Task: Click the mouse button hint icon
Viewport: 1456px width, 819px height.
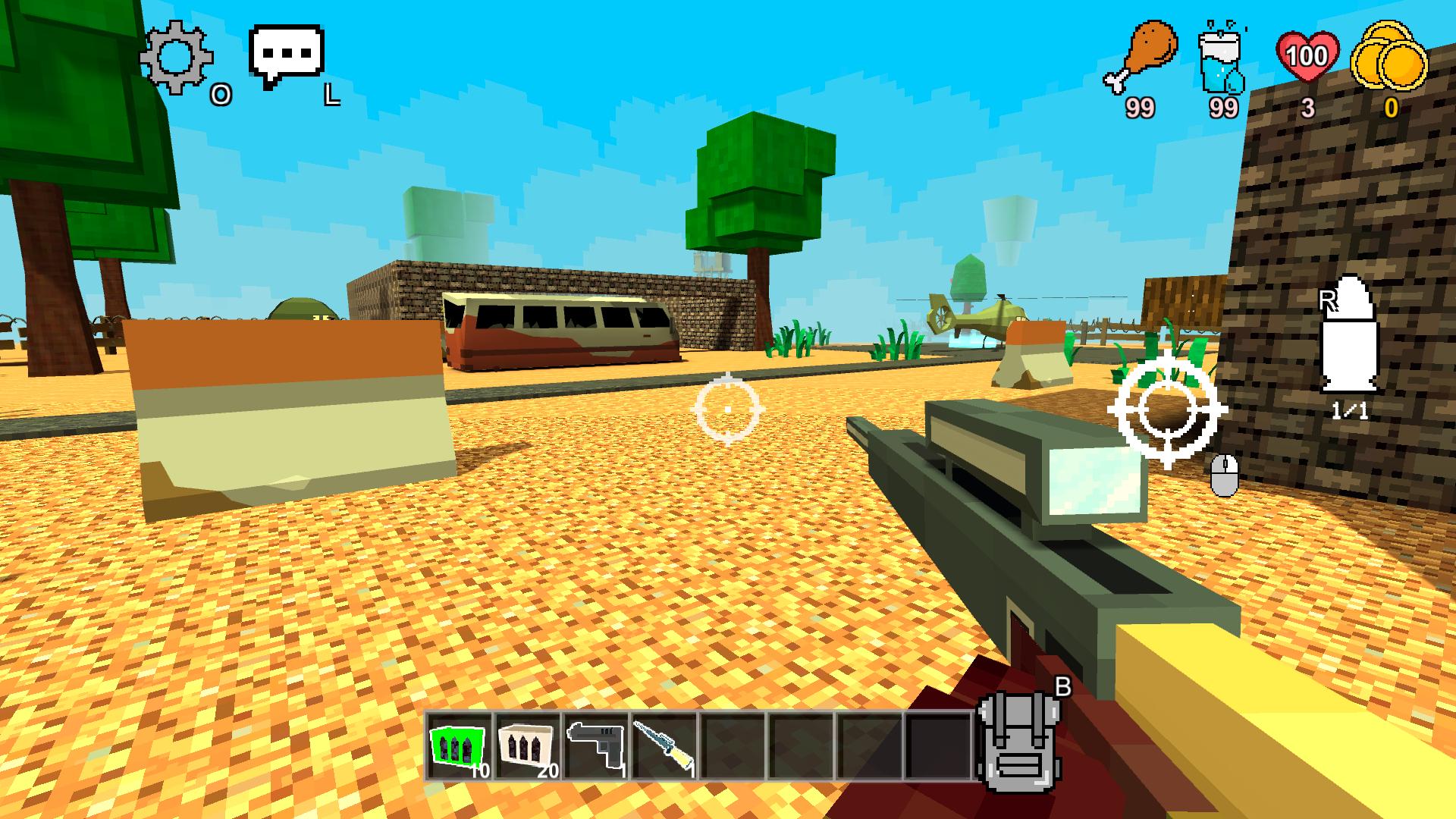Action: 1225,475
